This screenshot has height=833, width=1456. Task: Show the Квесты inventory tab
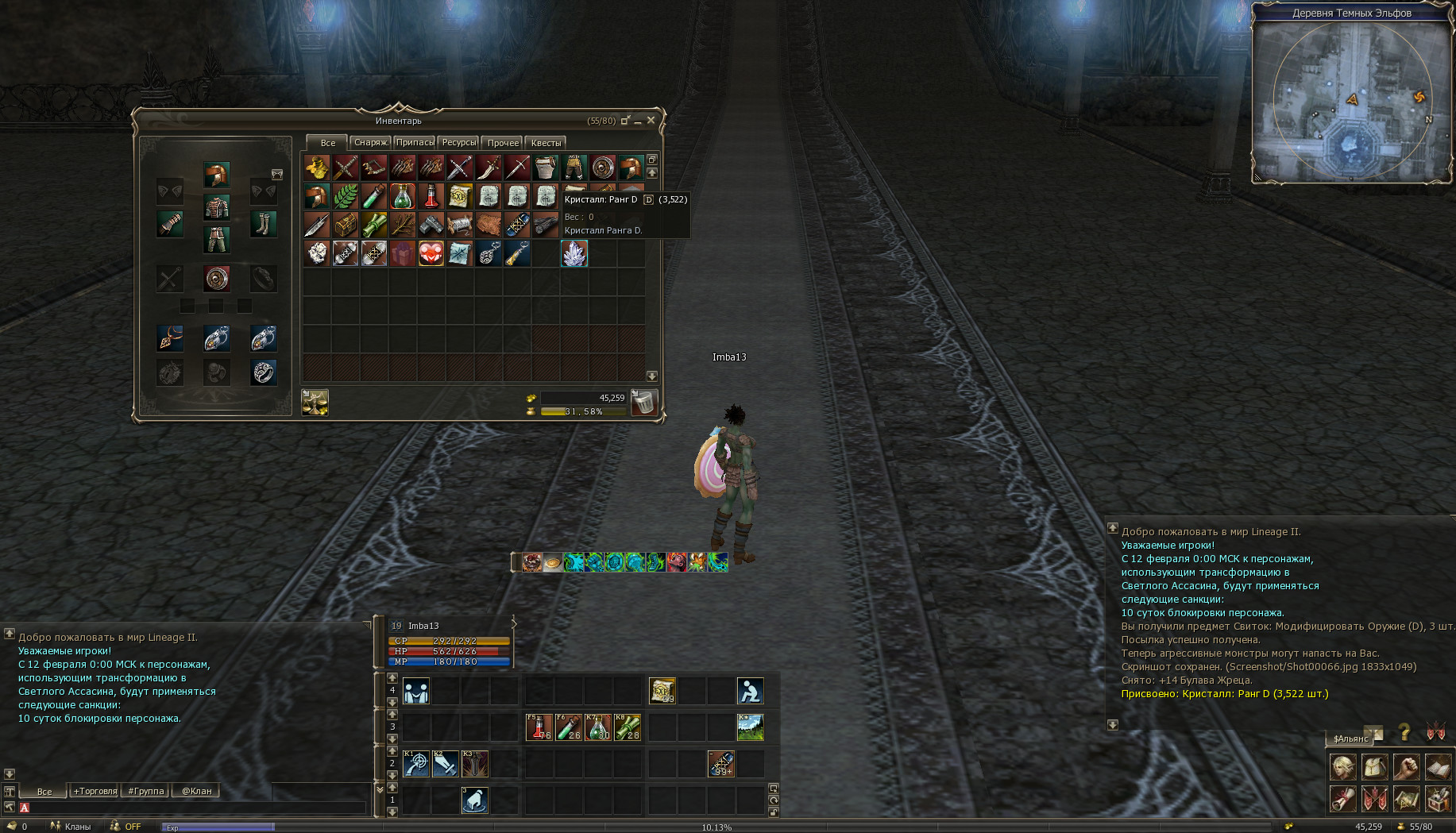coord(546,143)
